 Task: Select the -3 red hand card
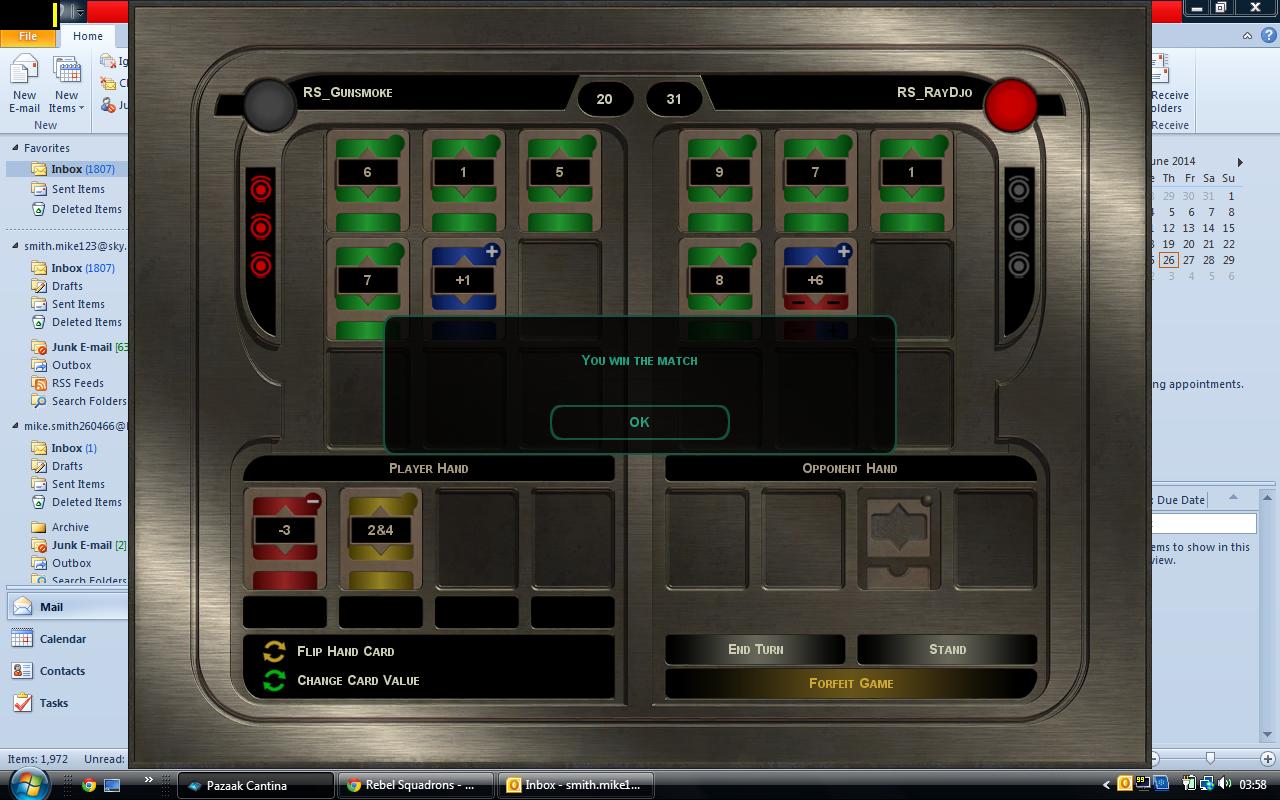(285, 536)
